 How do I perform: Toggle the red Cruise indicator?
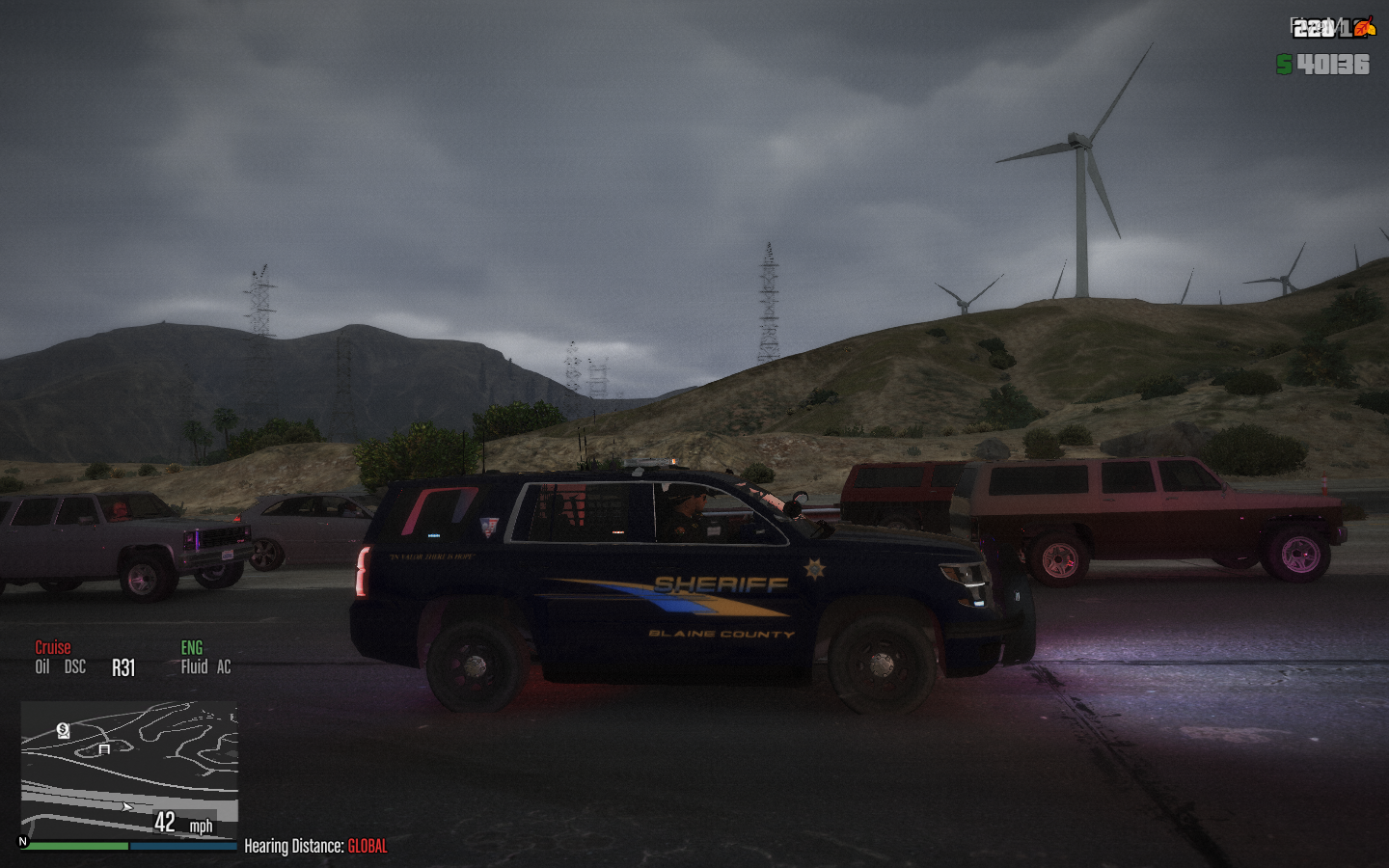coord(53,647)
